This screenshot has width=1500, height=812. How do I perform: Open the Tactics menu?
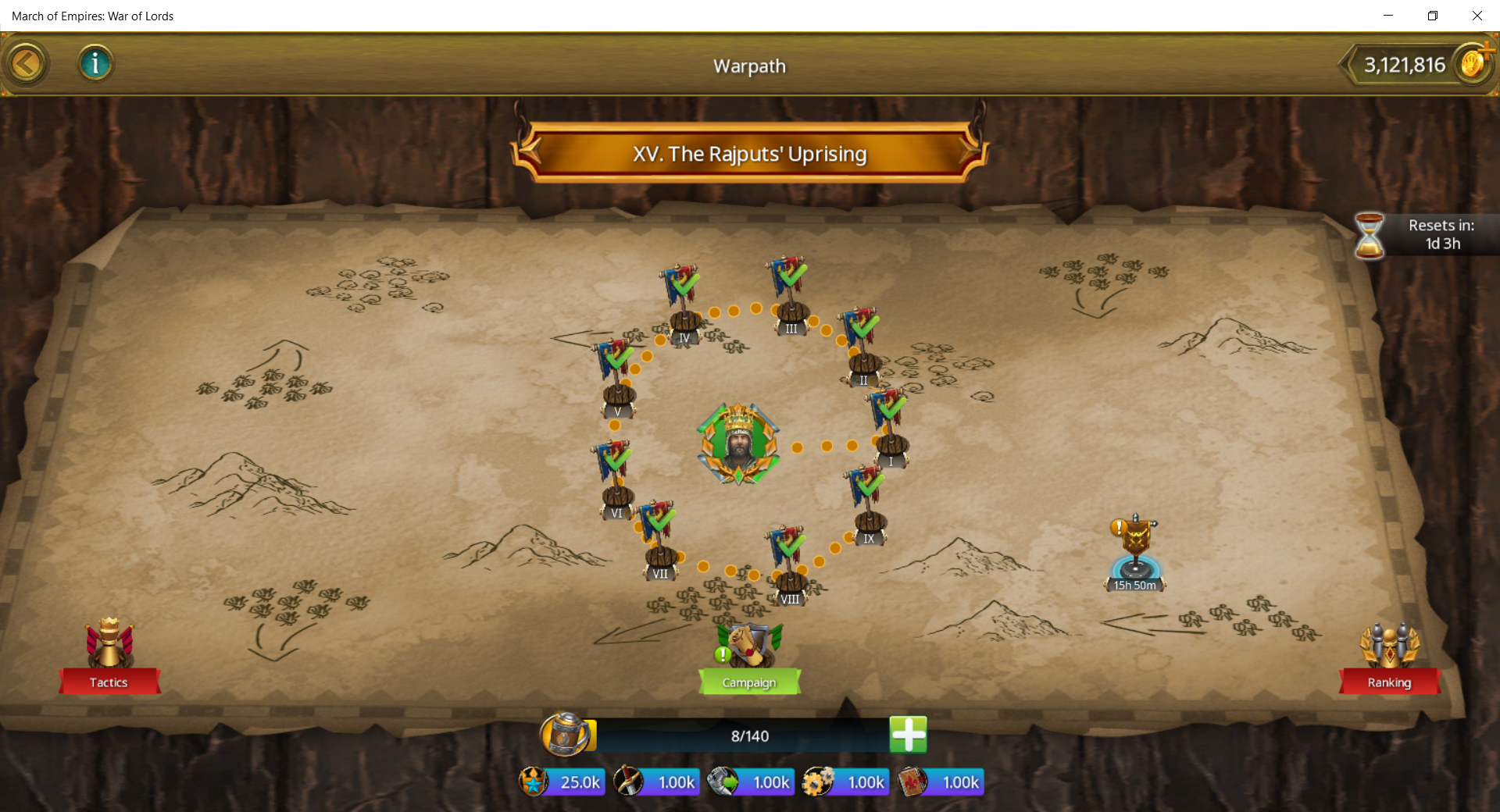click(x=109, y=656)
